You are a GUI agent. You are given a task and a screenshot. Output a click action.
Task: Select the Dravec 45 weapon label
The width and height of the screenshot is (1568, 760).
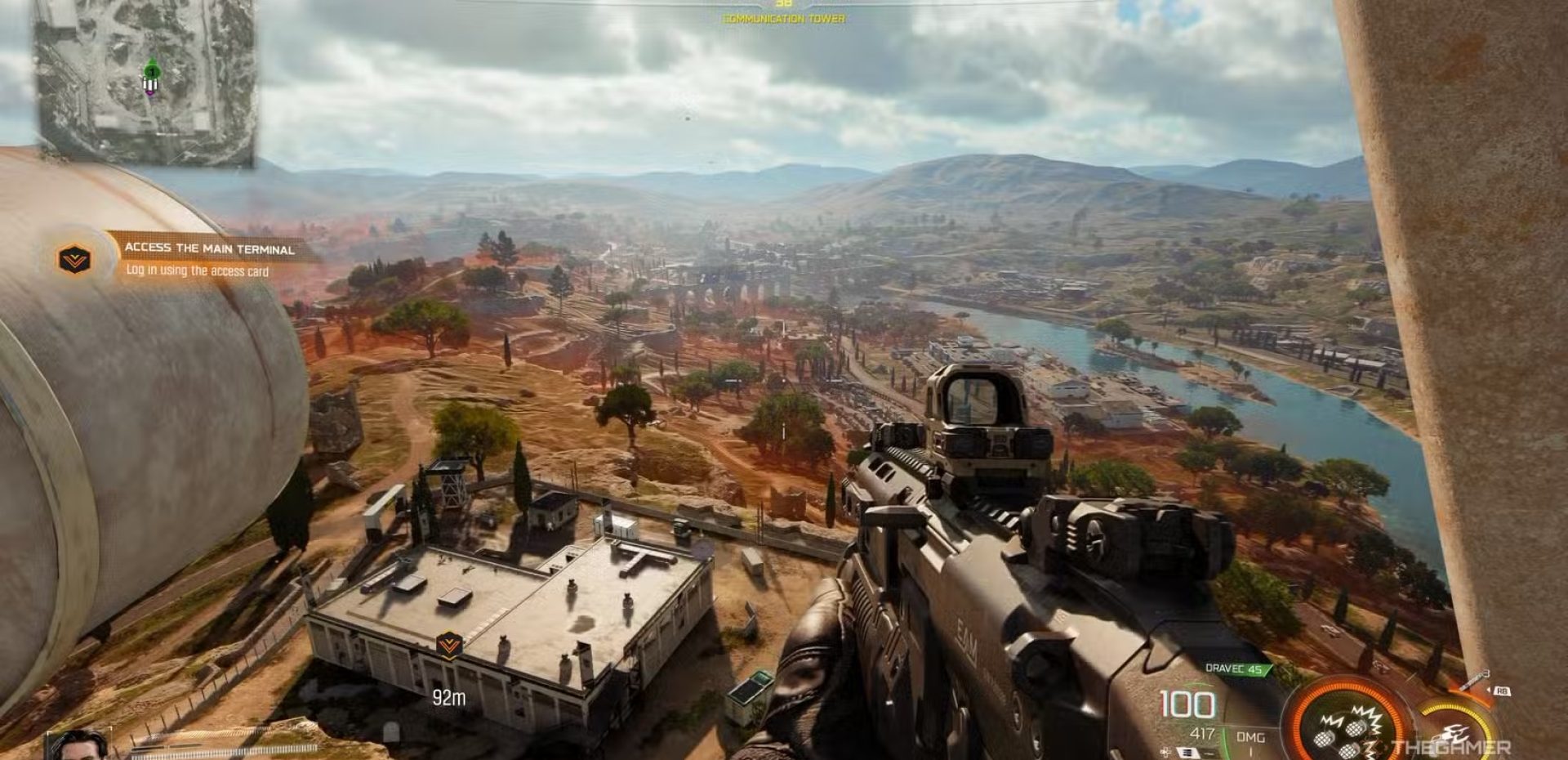[1233, 668]
